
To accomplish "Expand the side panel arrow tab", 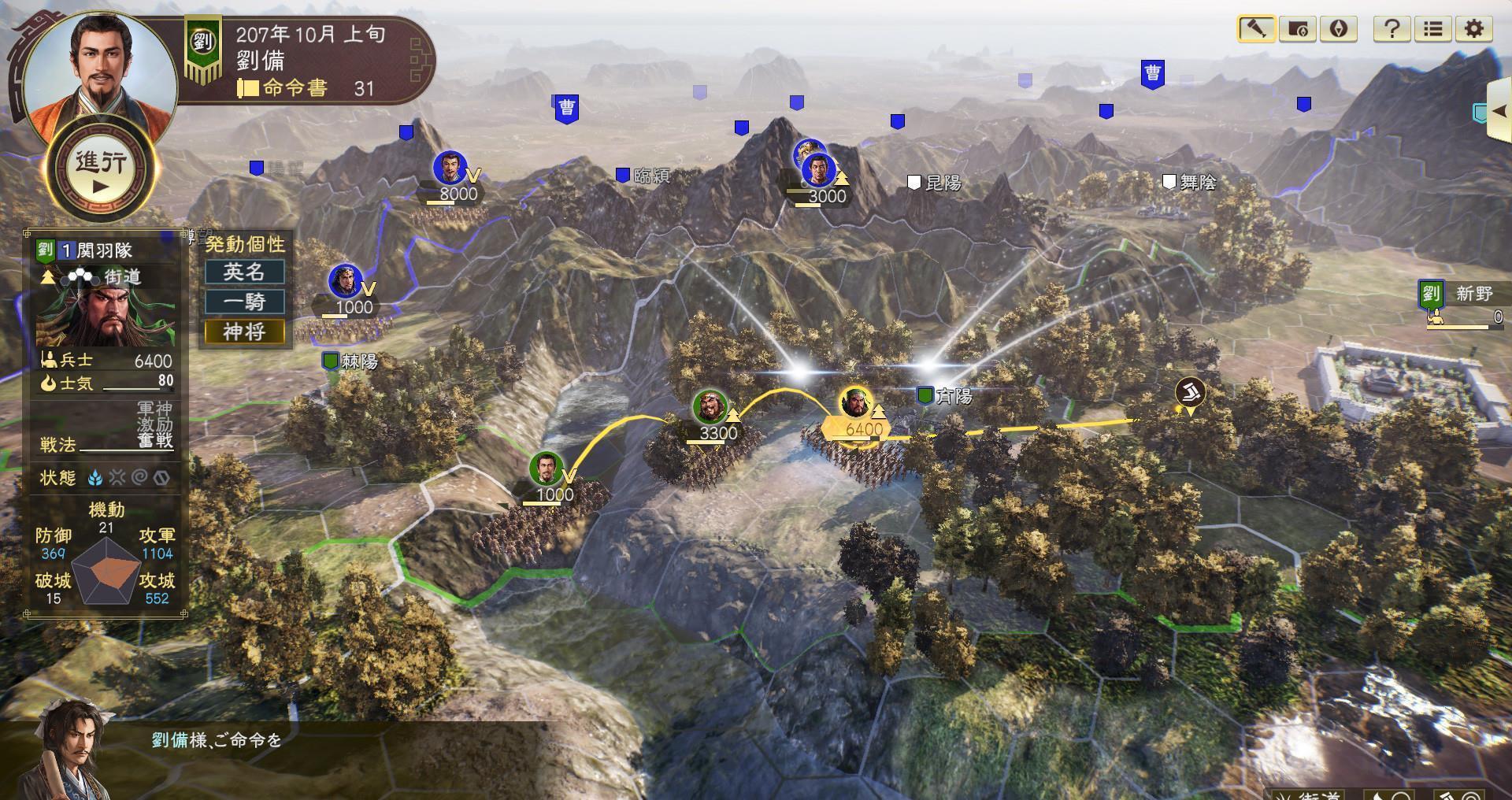I will [1499, 111].
